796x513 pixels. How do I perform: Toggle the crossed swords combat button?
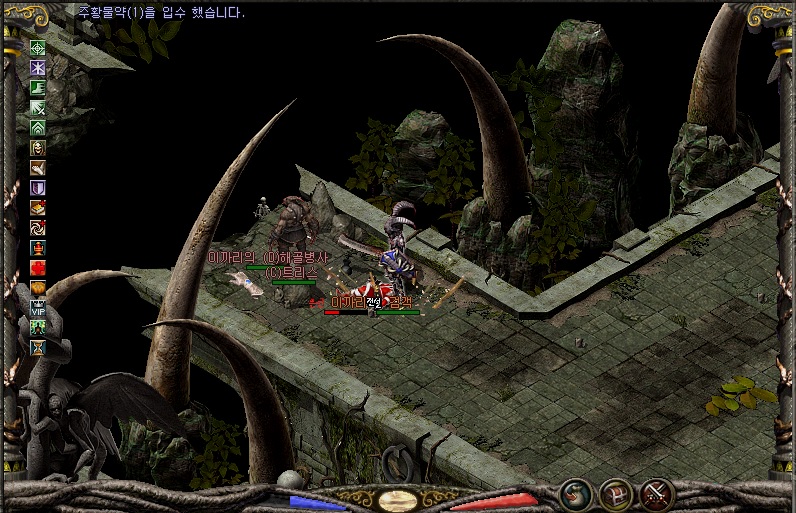pyautogui.click(x=657, y=493)
